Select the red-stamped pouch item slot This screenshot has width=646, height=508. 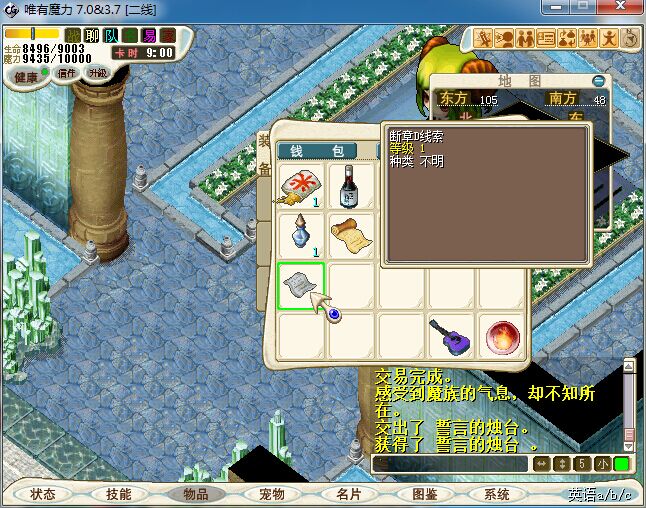pos(300,186)
